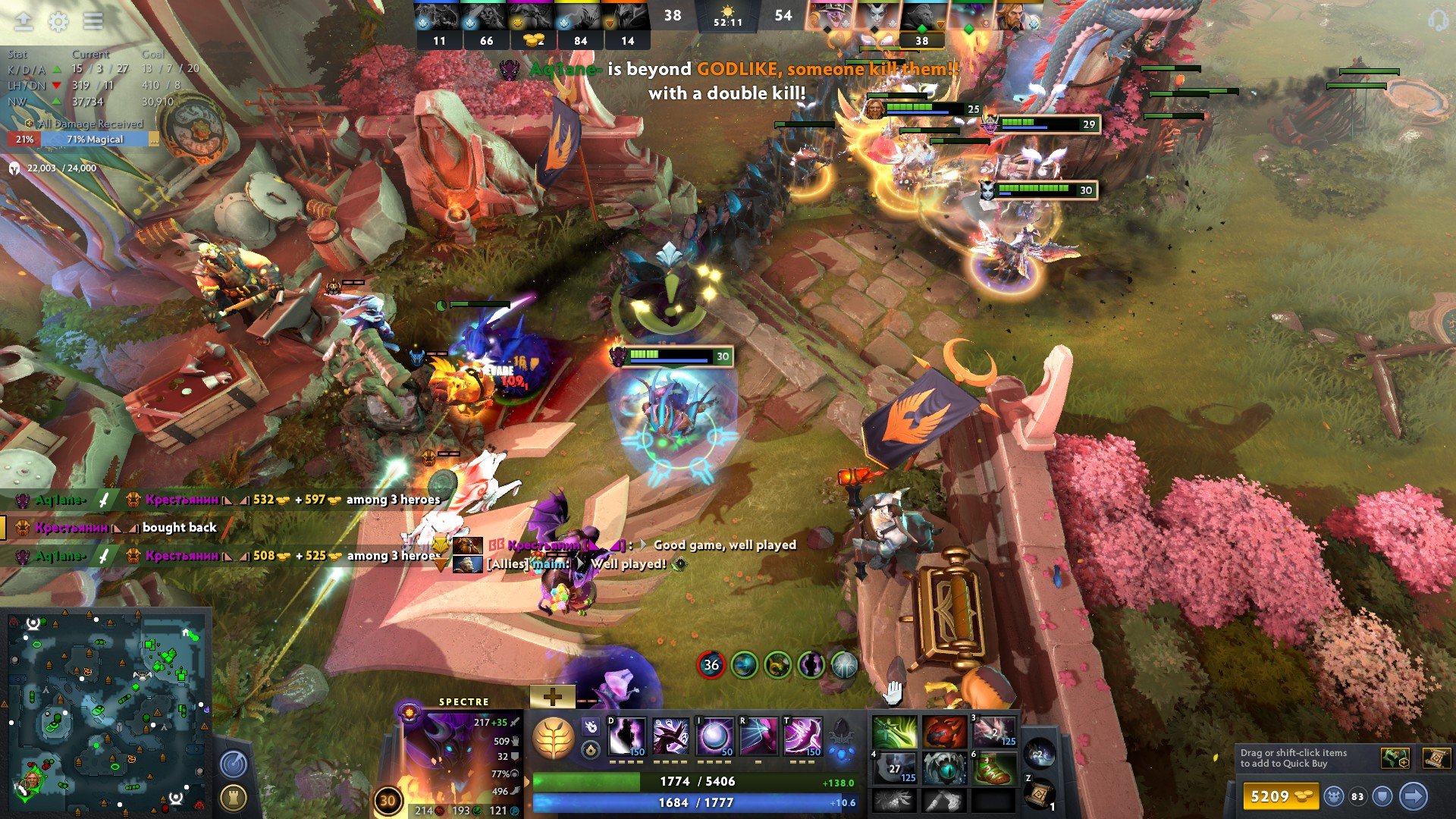
Task: Activate the glyph rook button beside the minimap
Action: click(x=233, y=797)
